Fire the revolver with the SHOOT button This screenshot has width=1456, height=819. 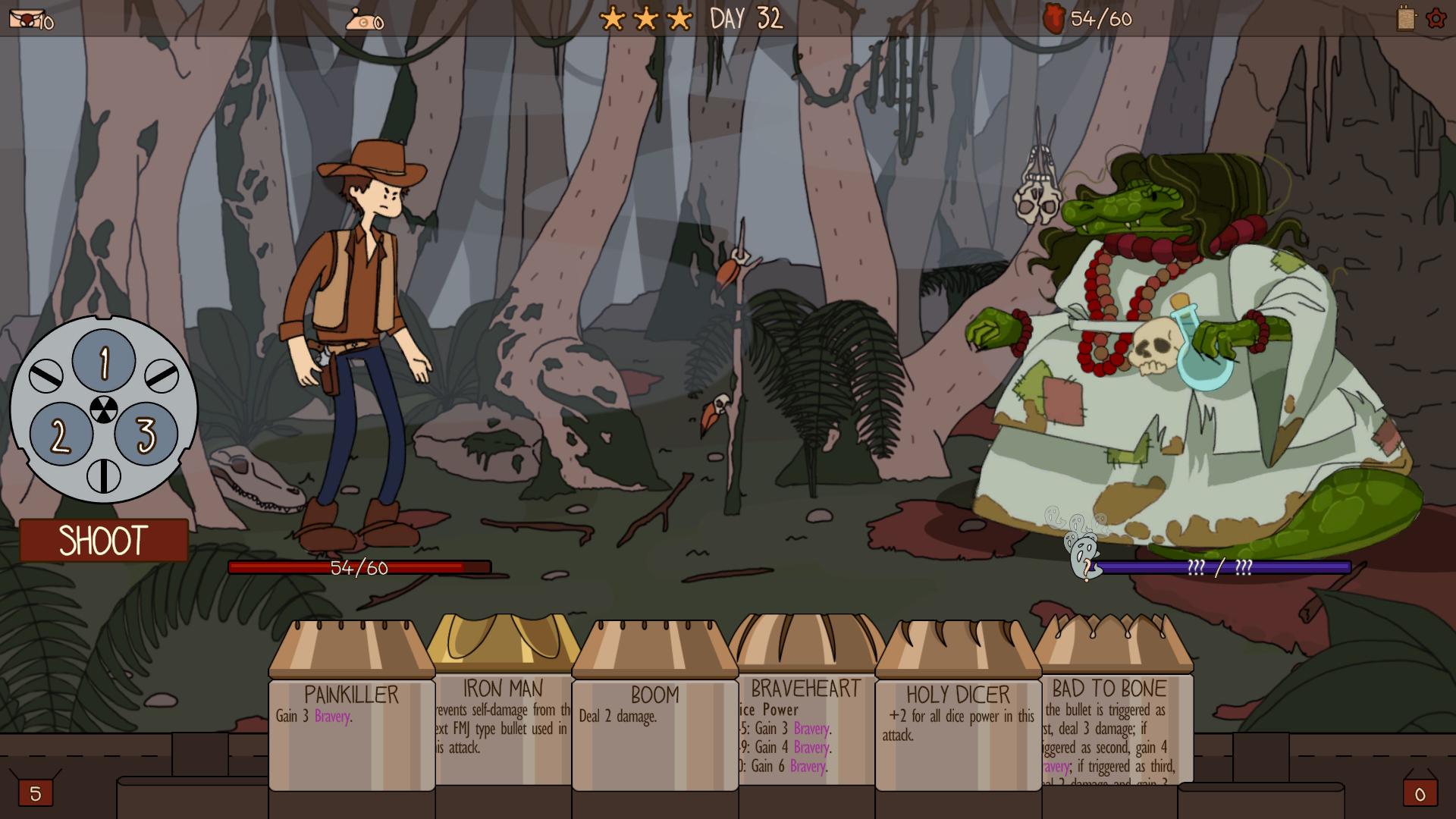pos(103,540)
